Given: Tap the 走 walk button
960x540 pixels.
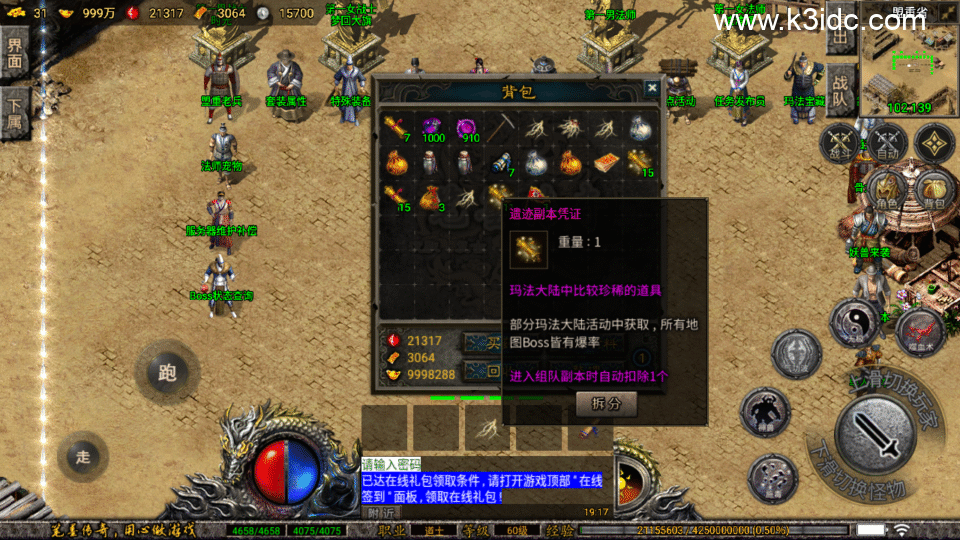Looking at the screenshot, I should [x=83, y=456].
